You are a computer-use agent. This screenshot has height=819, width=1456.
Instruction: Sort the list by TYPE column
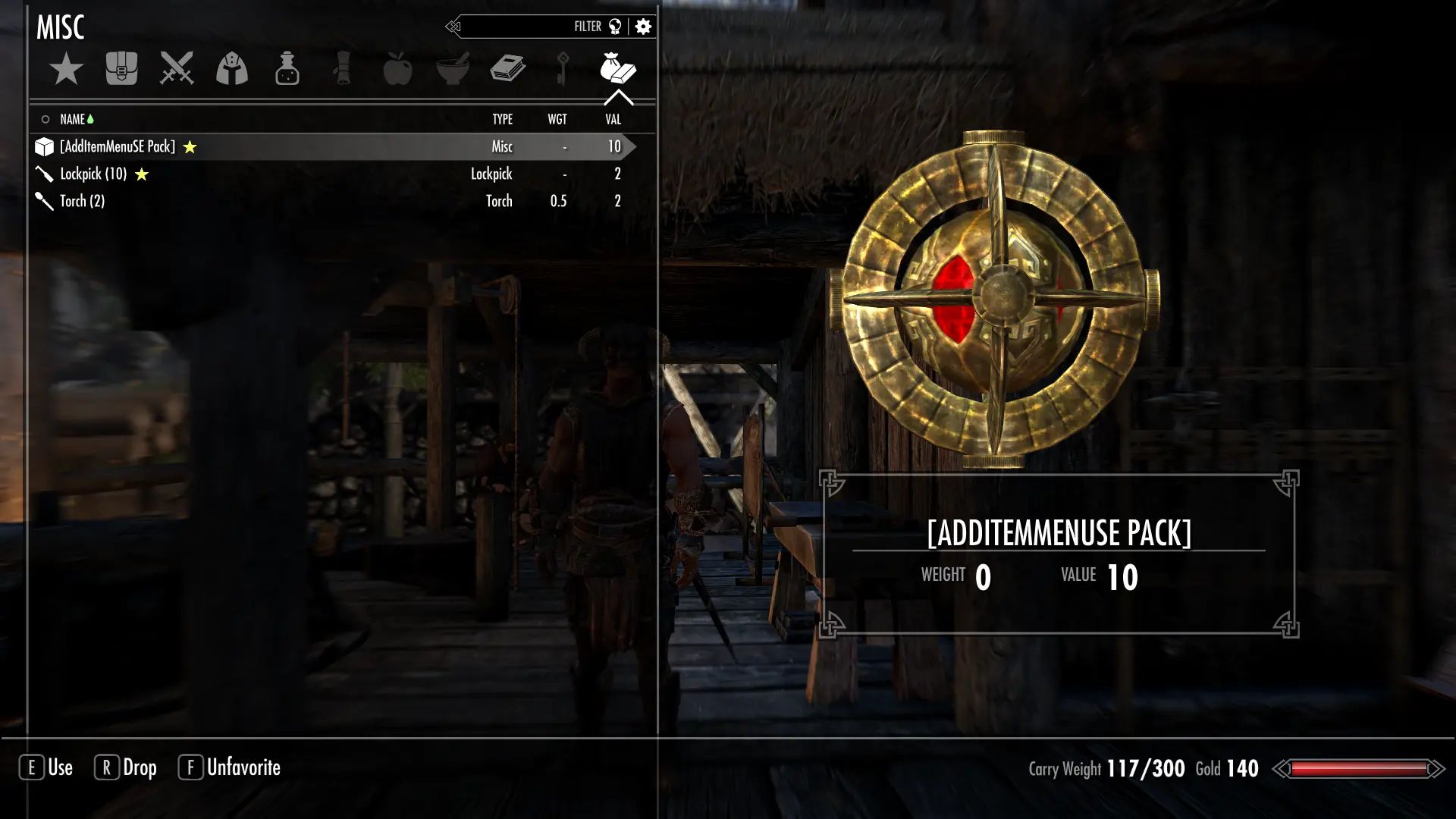[502, 119]
